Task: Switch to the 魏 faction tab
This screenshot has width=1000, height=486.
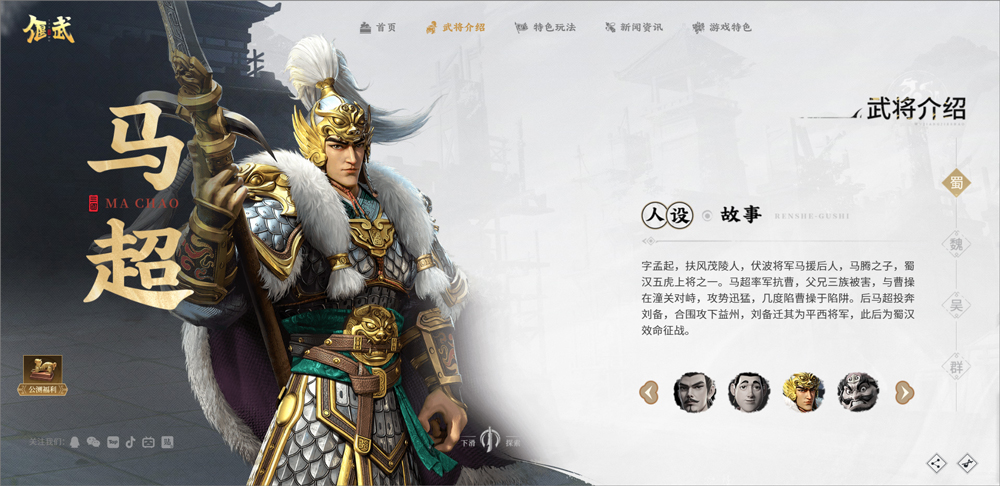Action: [x=957, y=243]
